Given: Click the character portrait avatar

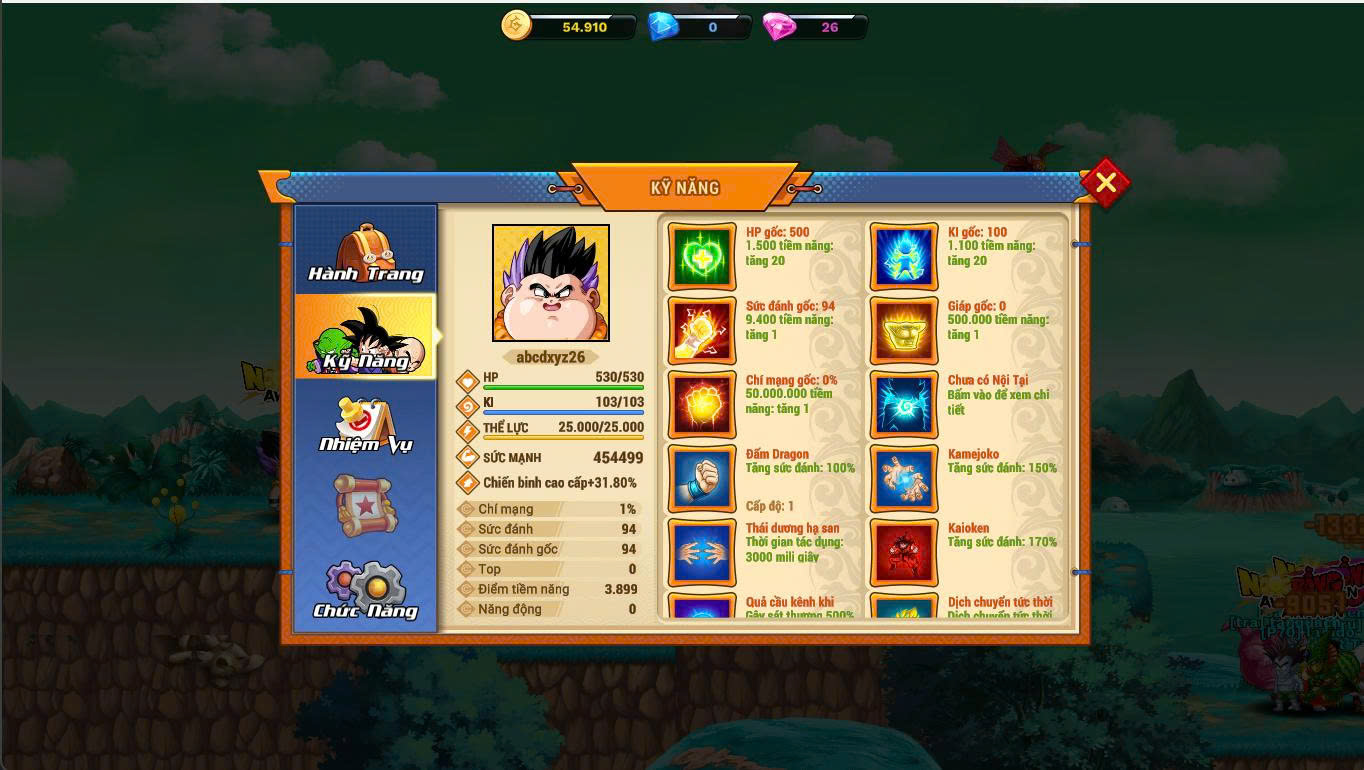Looking at the screenshot, I should [x=551, y=283].
